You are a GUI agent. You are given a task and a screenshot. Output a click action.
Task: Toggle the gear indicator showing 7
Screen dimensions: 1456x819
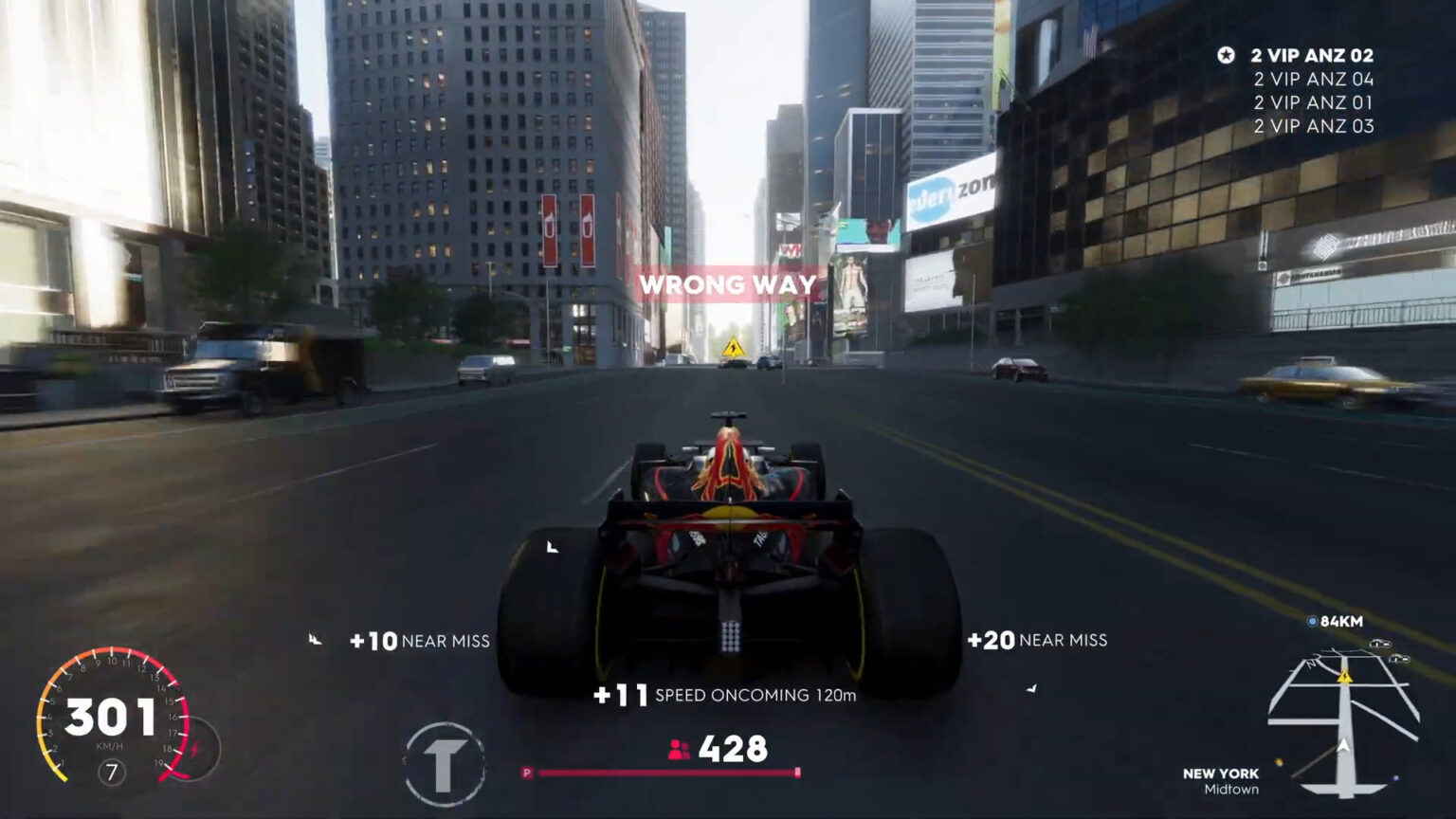click(x=112, y=770)
